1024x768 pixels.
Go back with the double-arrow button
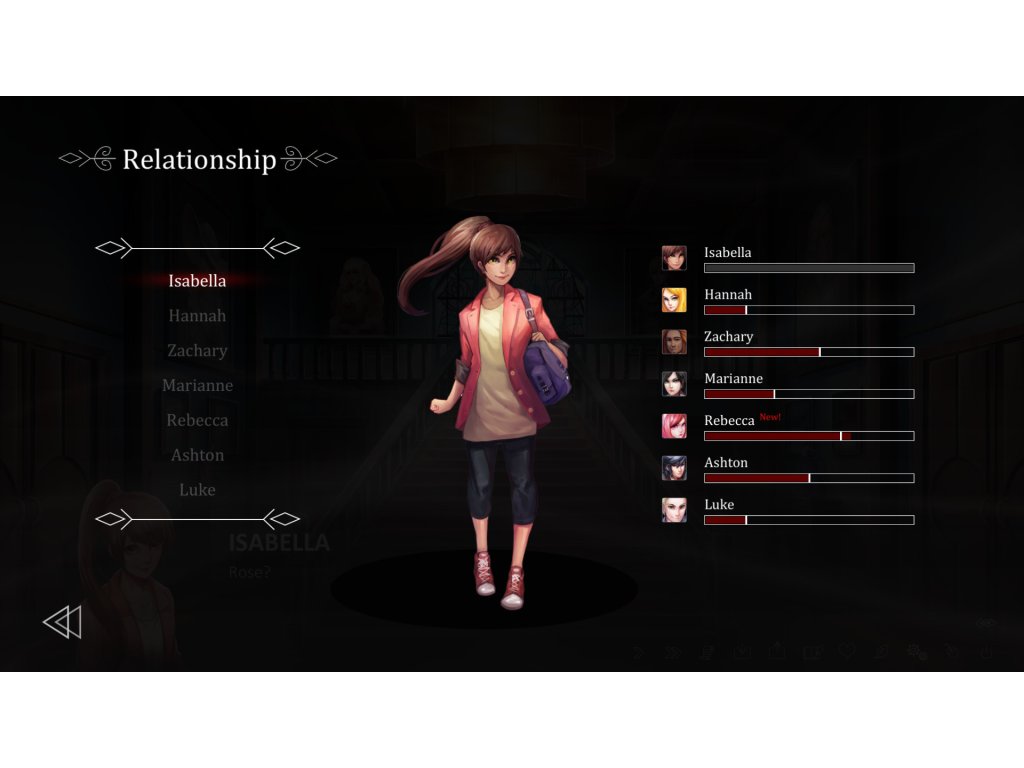pos(62,623)
